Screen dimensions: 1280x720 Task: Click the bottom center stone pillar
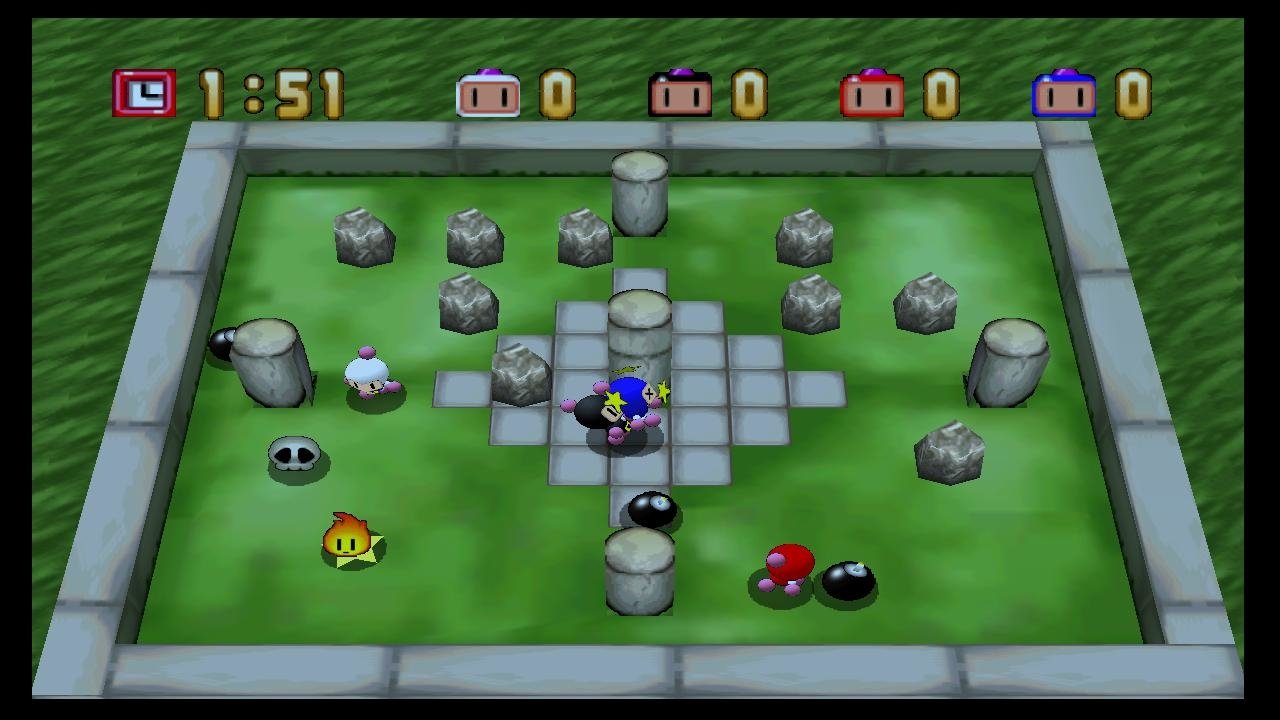638,570
